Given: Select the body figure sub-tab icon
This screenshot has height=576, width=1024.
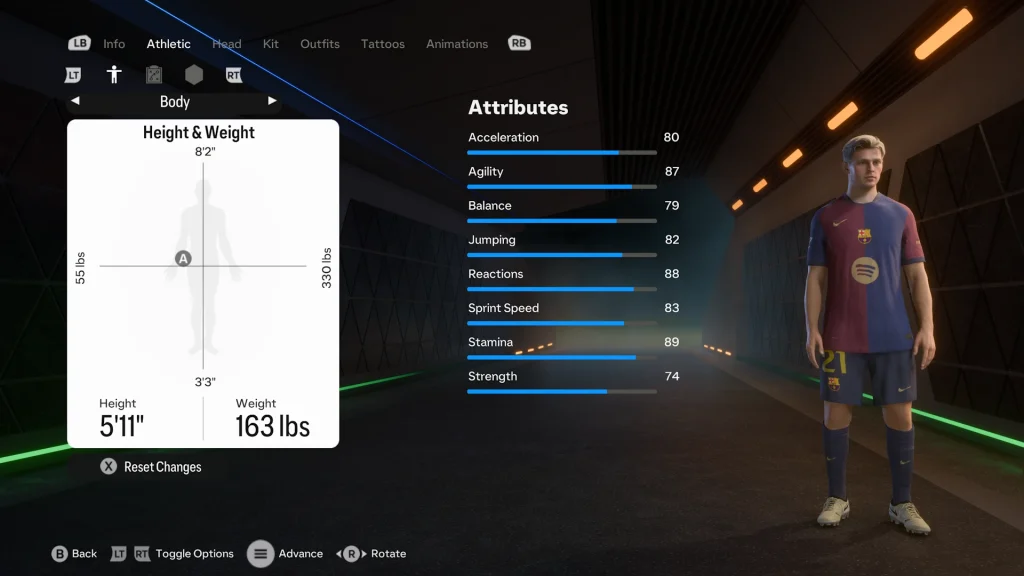Looking at the screenshot, I should [114, 75].
